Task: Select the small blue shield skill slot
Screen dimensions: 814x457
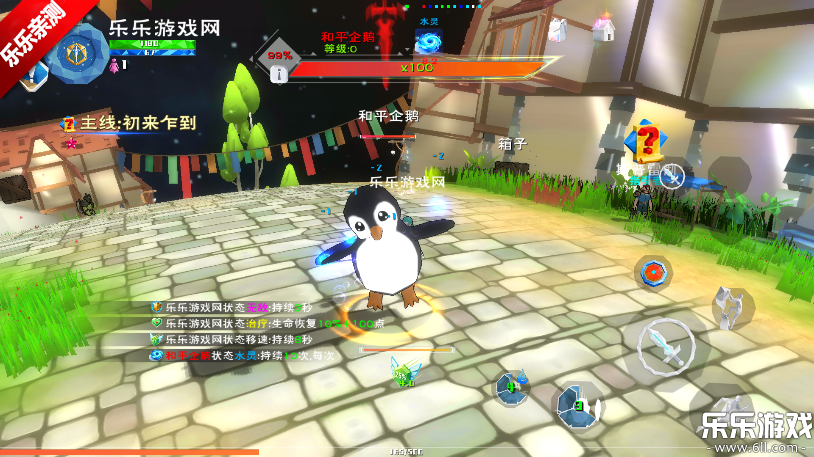Action: [x=512, y=387]
